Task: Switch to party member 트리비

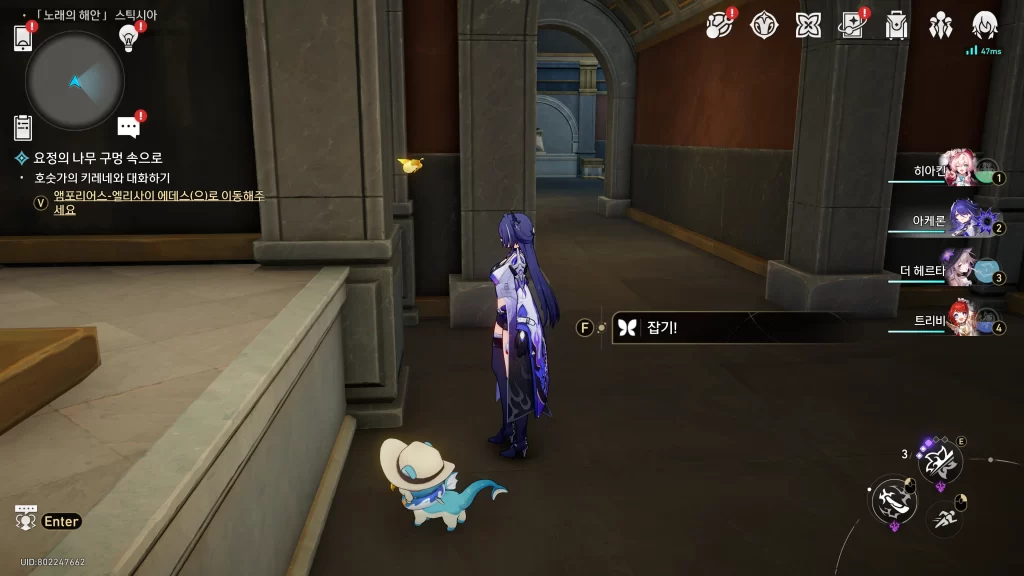Action: click(x=960, y=320)
